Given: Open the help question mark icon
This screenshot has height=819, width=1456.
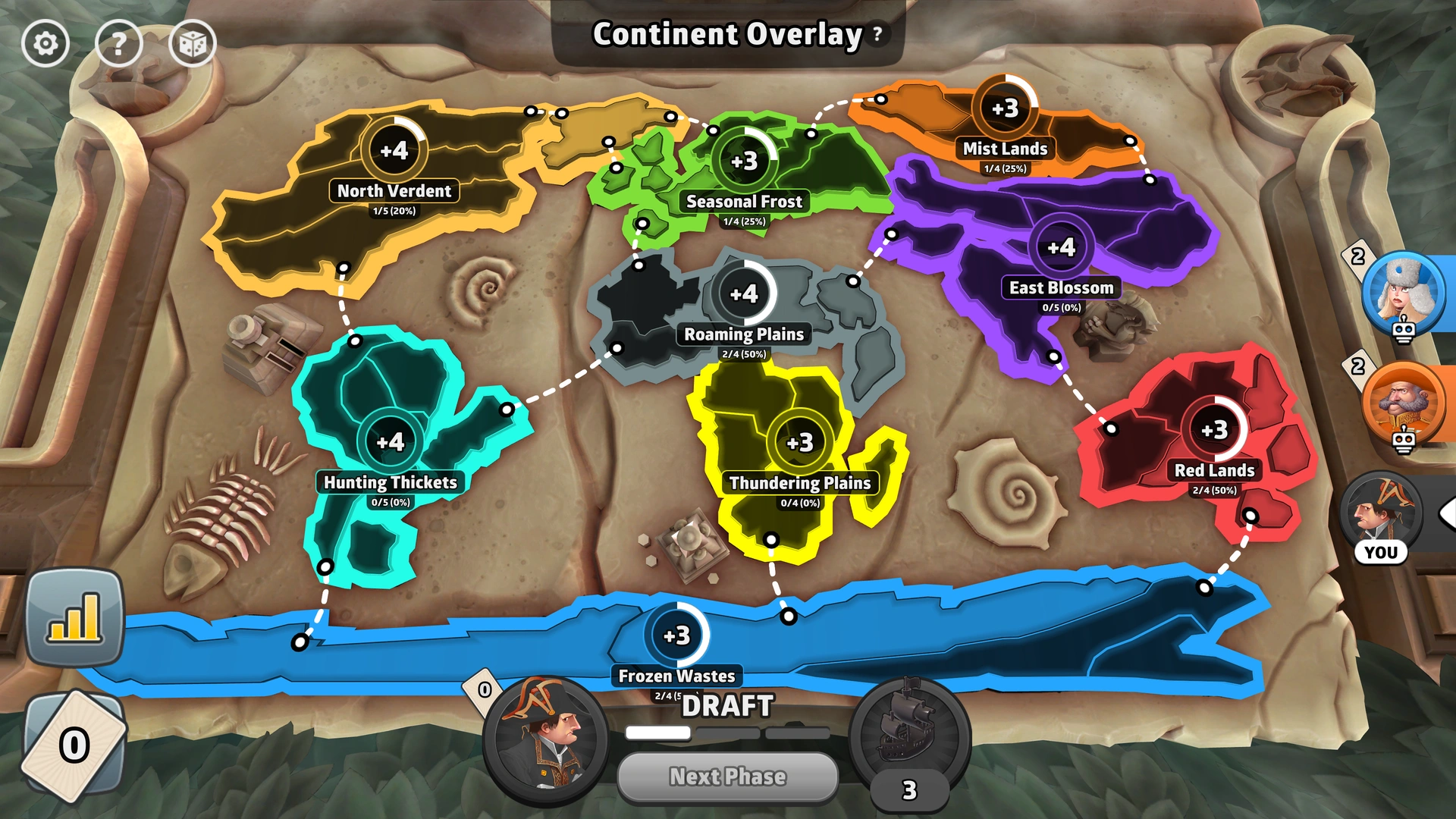Looking at the screenshot, I should [119, 43].
